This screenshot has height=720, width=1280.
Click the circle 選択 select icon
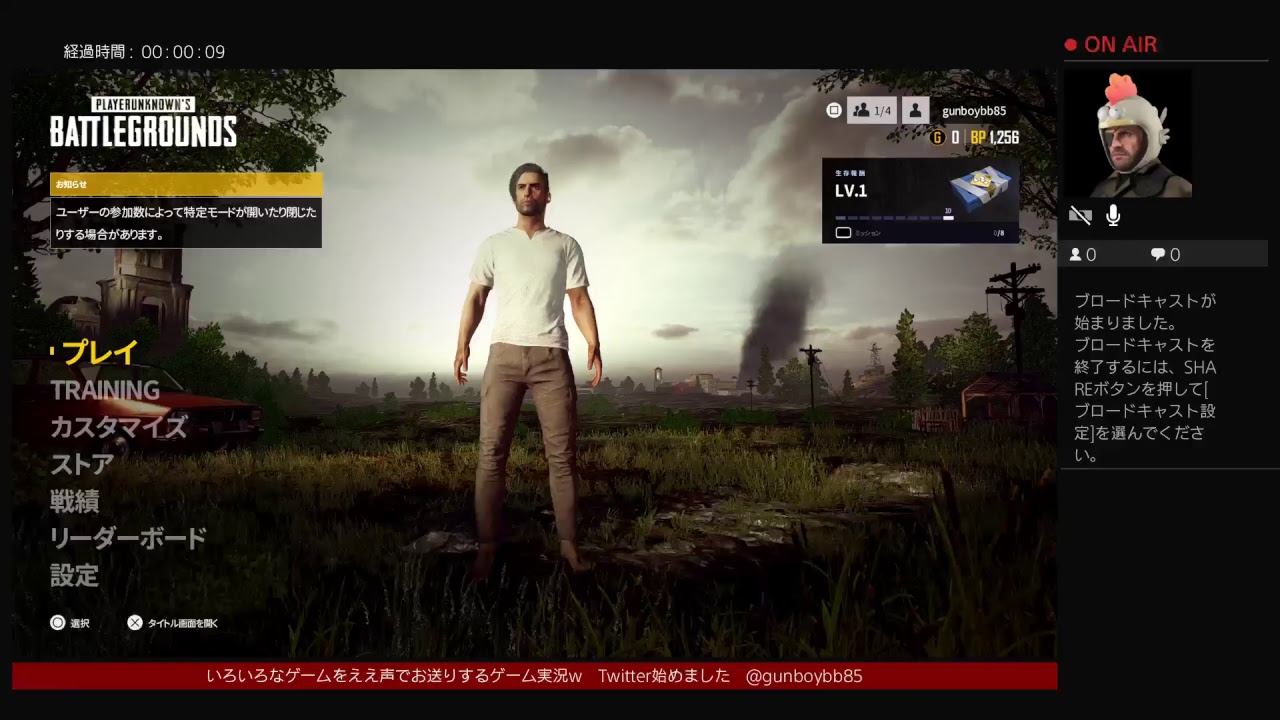pos(58,622)
